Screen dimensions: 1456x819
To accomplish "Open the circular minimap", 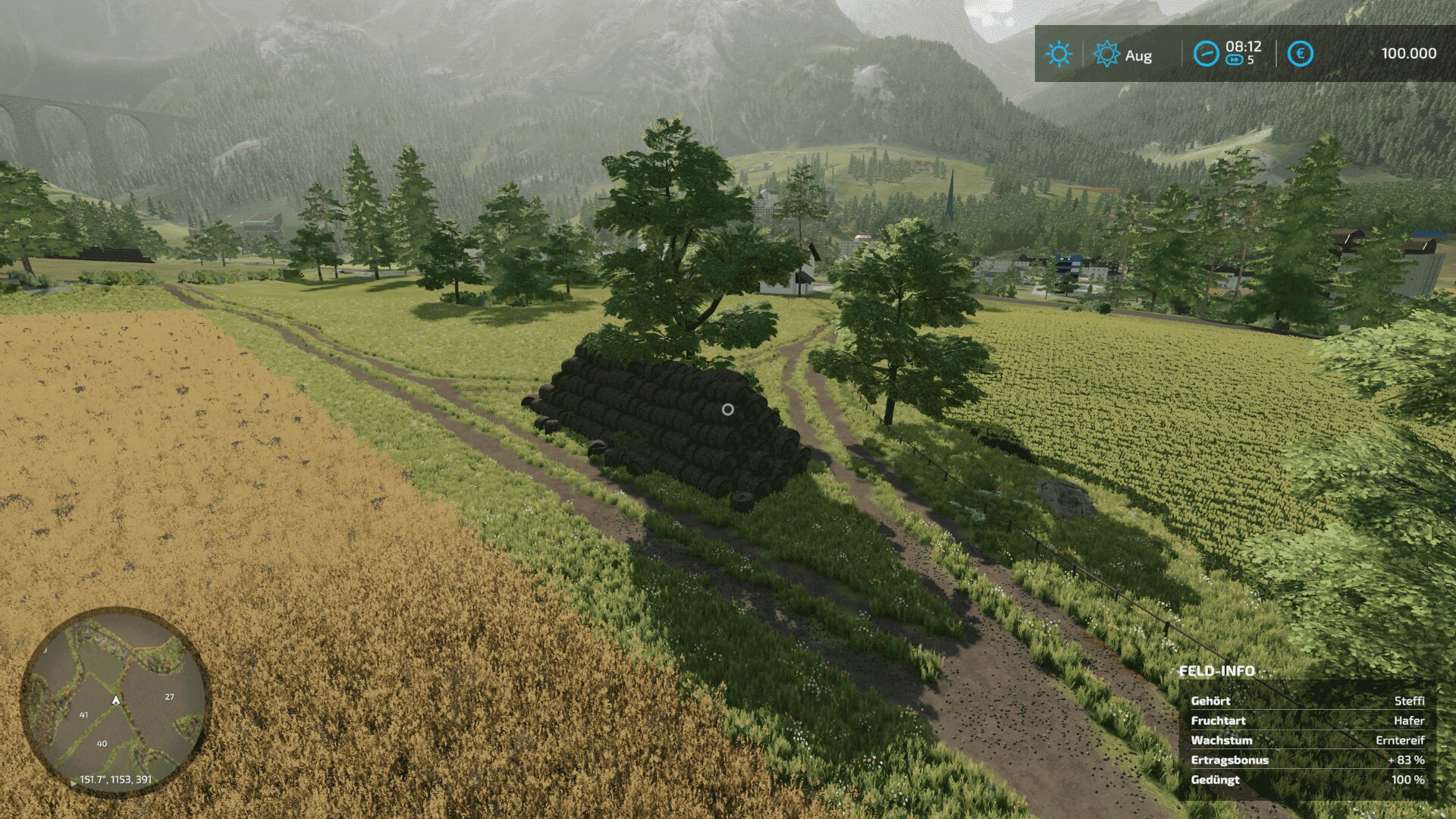I will [x=115, y=701].
